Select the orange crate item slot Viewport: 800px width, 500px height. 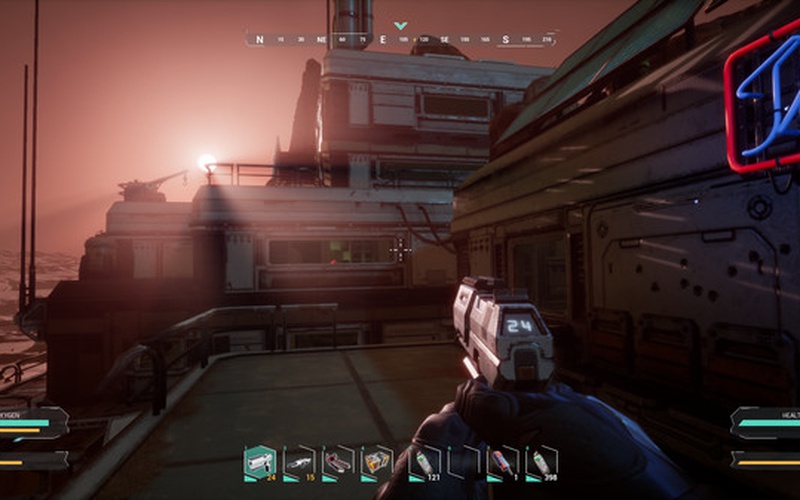pos(376,461)
